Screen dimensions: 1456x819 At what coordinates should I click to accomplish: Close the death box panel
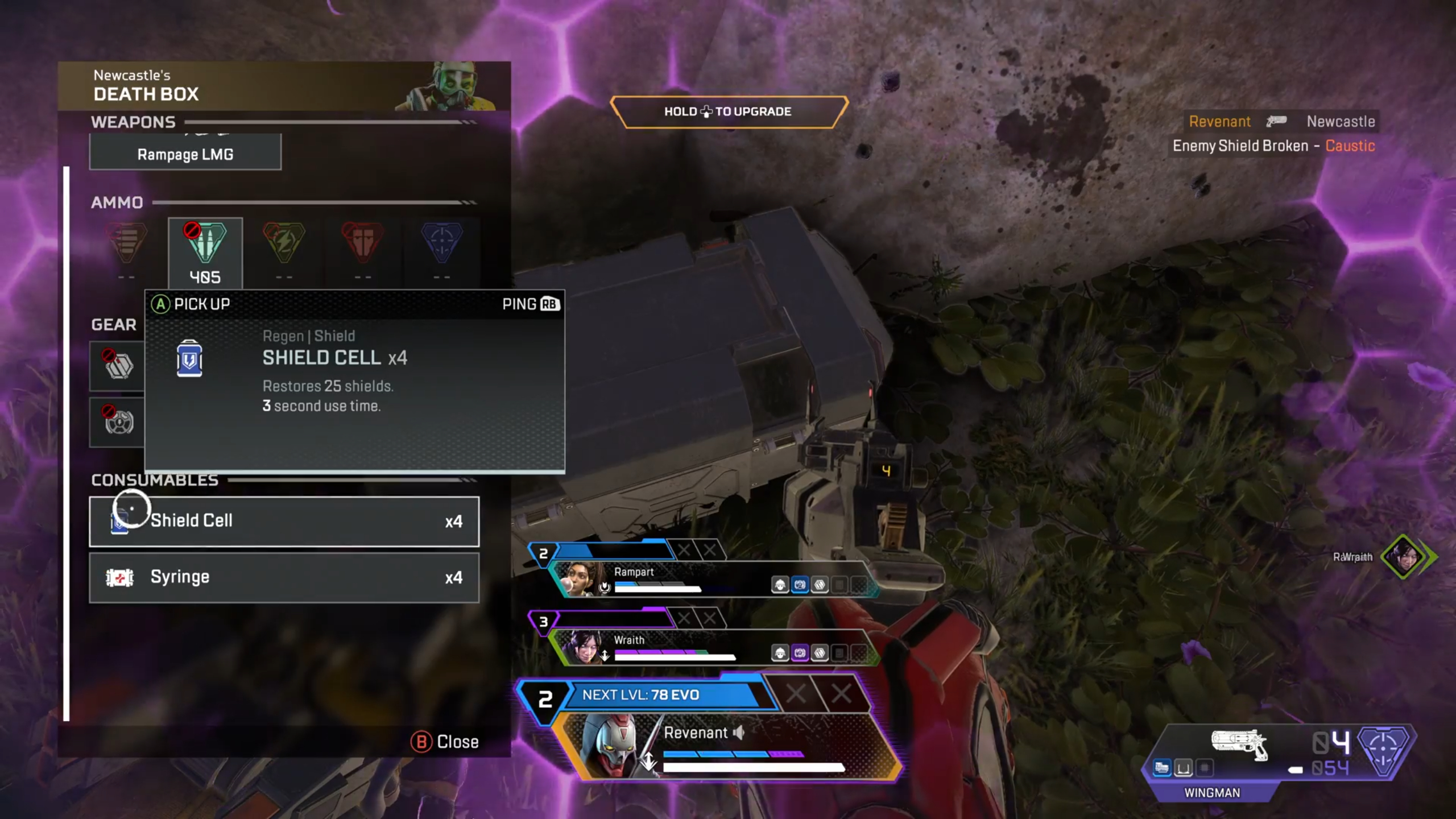pyautogui.click(x=445, y=742)
